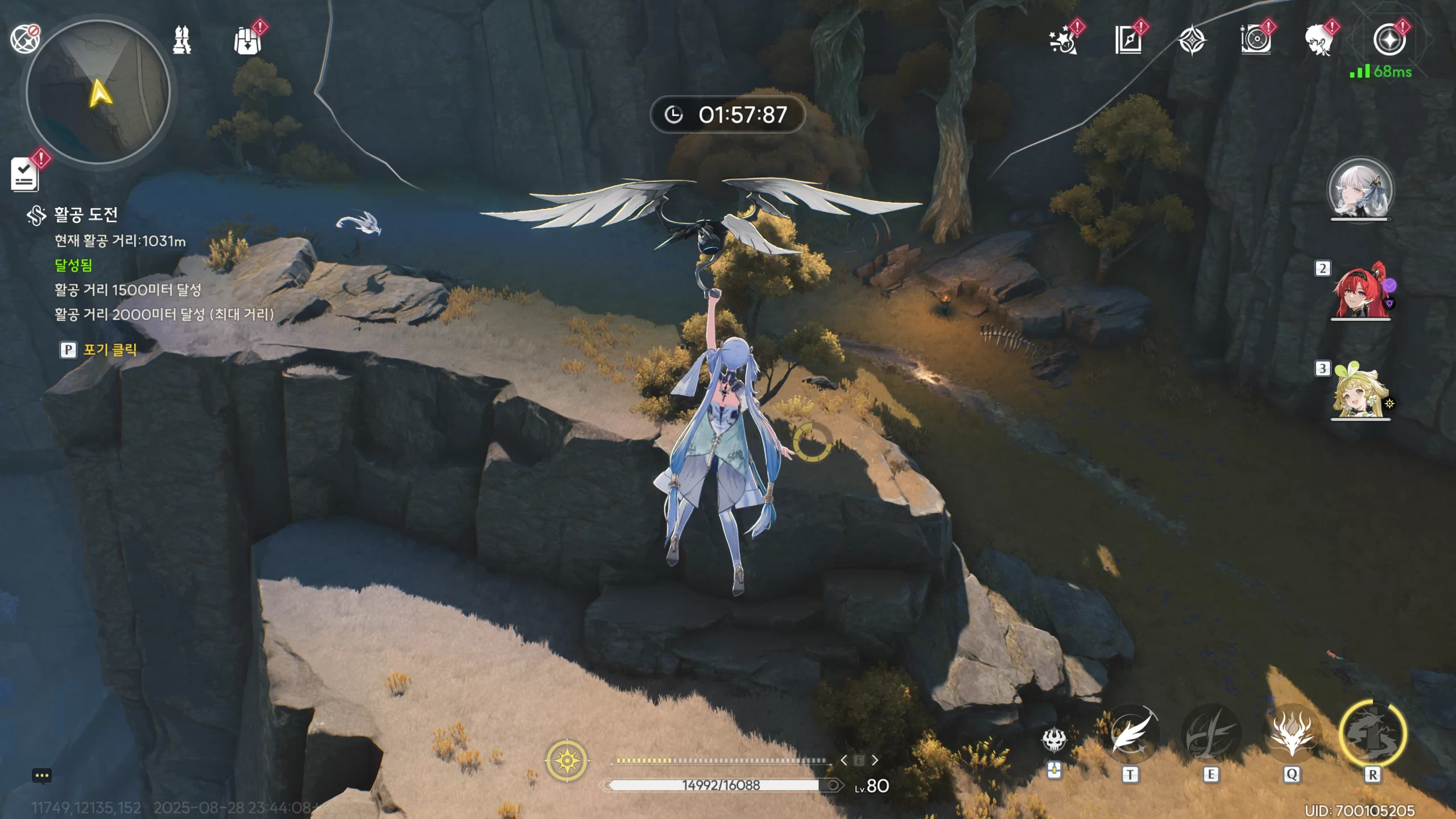
Task: Activate the feather skill above the T key
Action: coord(1131,734)
